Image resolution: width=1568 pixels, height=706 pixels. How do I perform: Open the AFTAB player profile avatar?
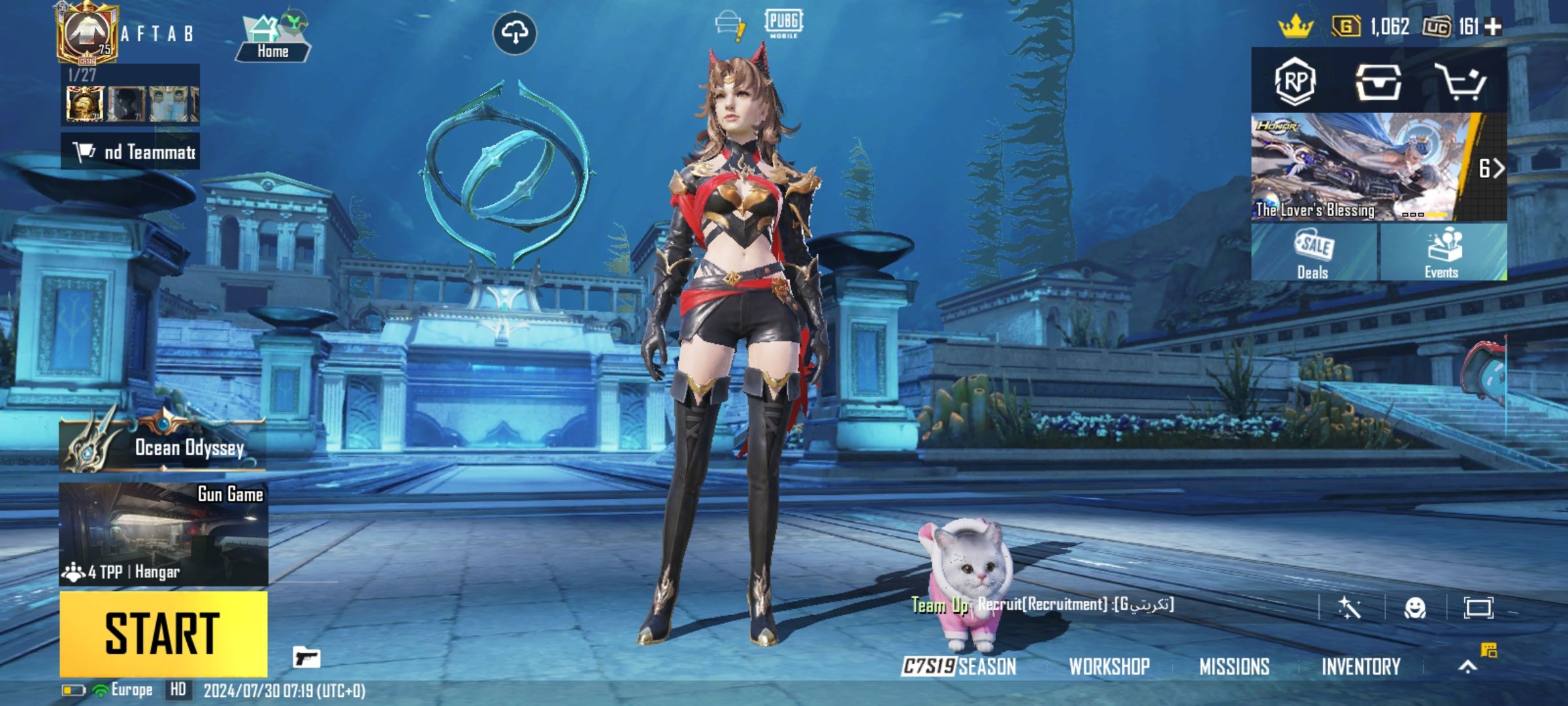(x=88, y=33)
